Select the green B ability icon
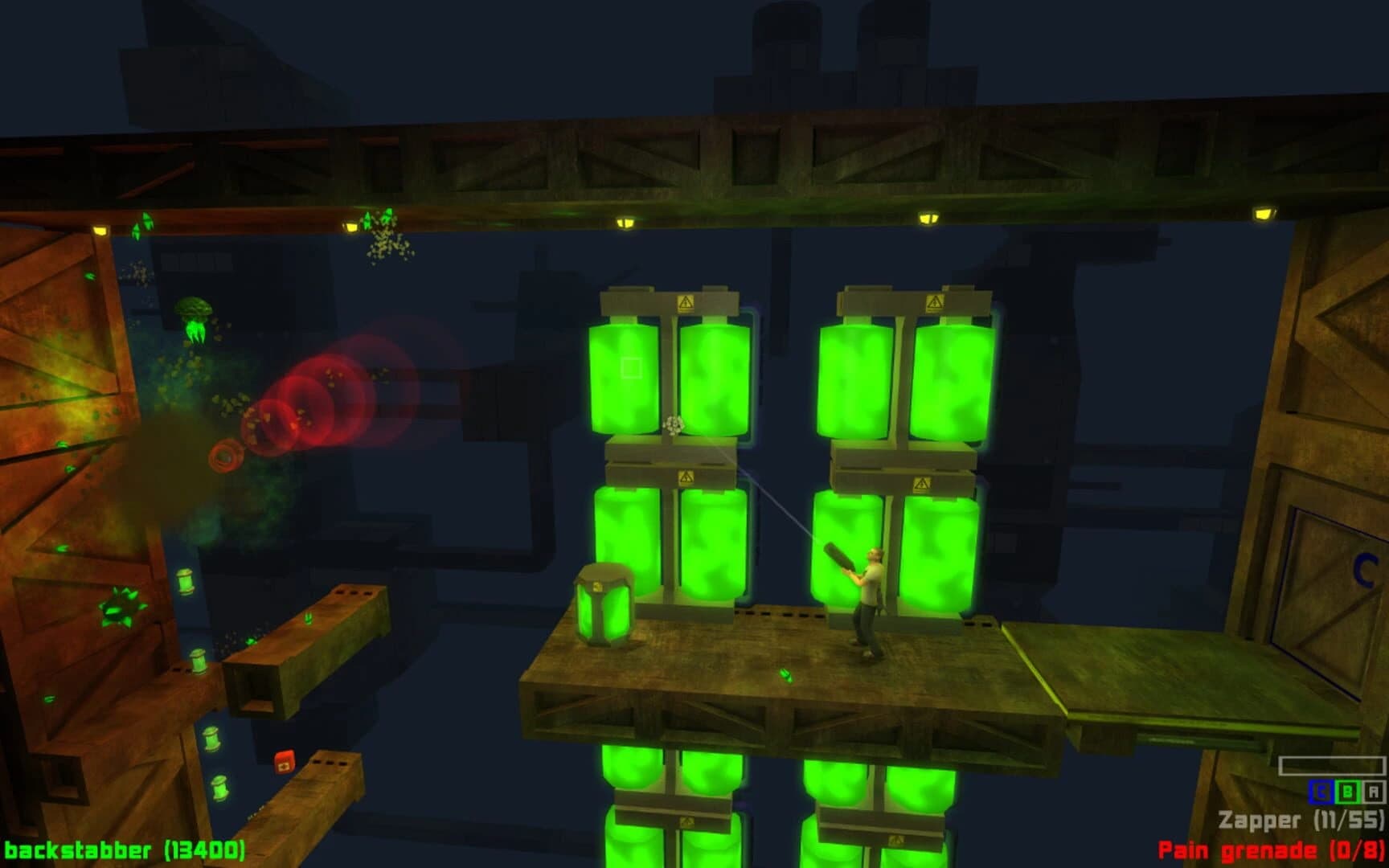Image resolution: width=1389 pixels, height=868 pixels. coord(1349,791)
